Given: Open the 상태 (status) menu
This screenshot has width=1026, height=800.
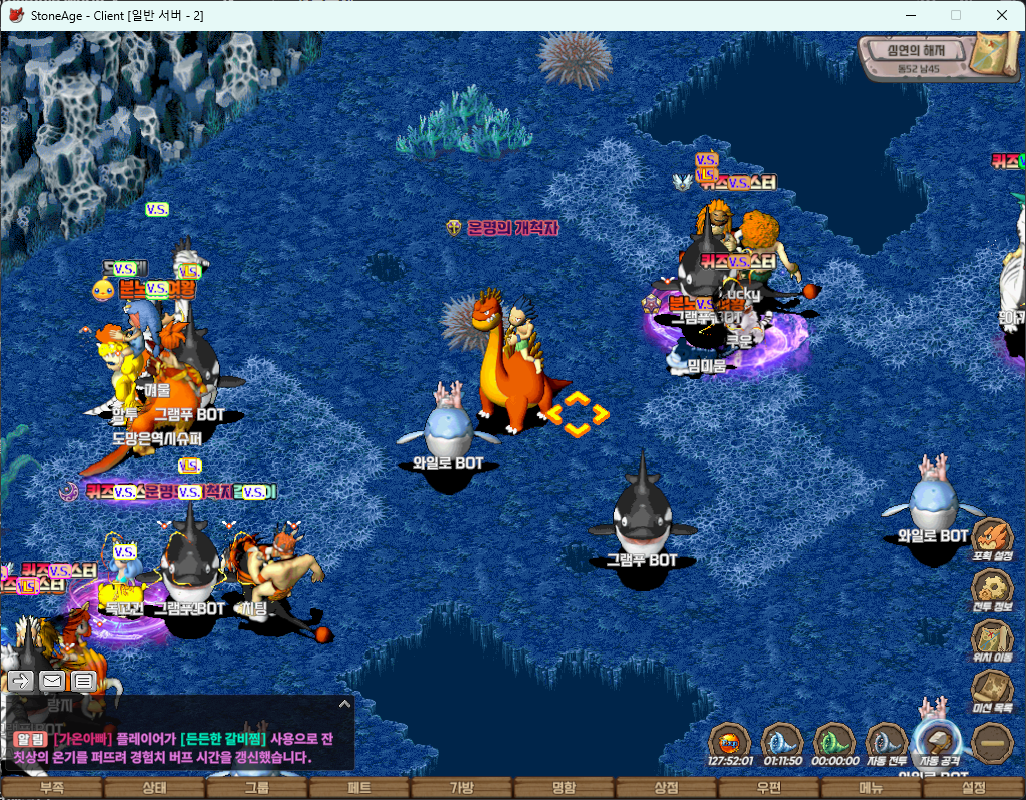Looking at the screenshot, I should tap(154, 788).
